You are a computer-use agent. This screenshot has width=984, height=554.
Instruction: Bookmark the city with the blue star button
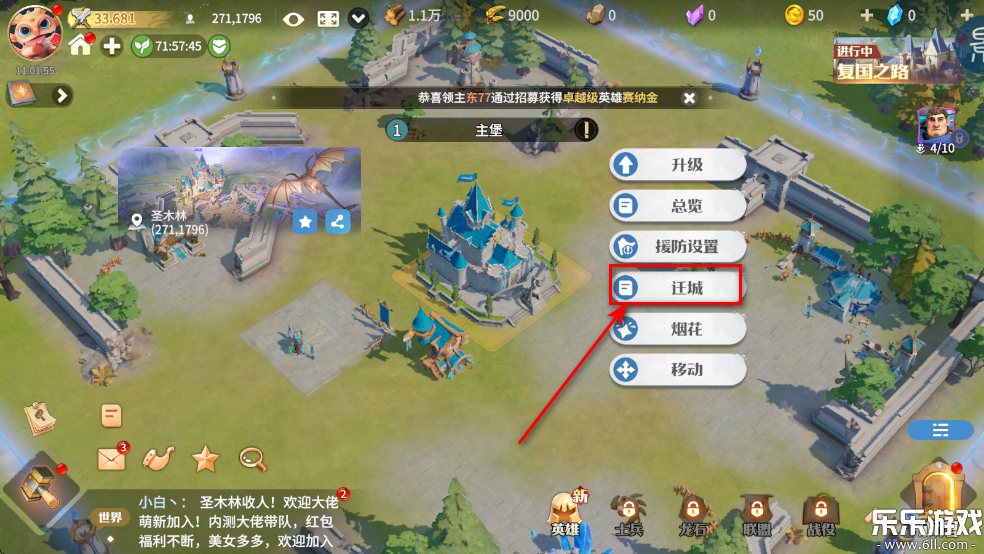(305, 222)
